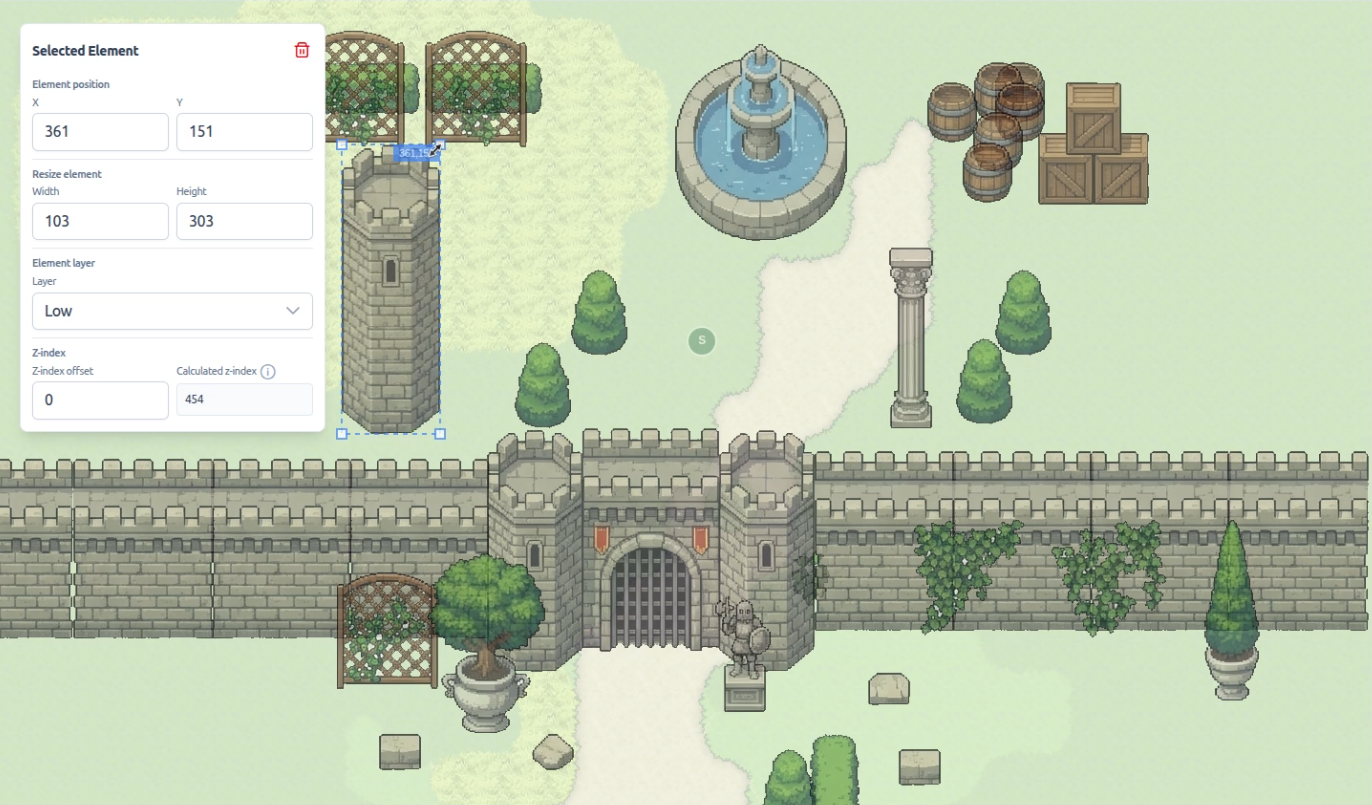Click the selected tower's bottom-left resize handle
Viewport: 1372px width, 805px height.
click(x=342, y=434)
